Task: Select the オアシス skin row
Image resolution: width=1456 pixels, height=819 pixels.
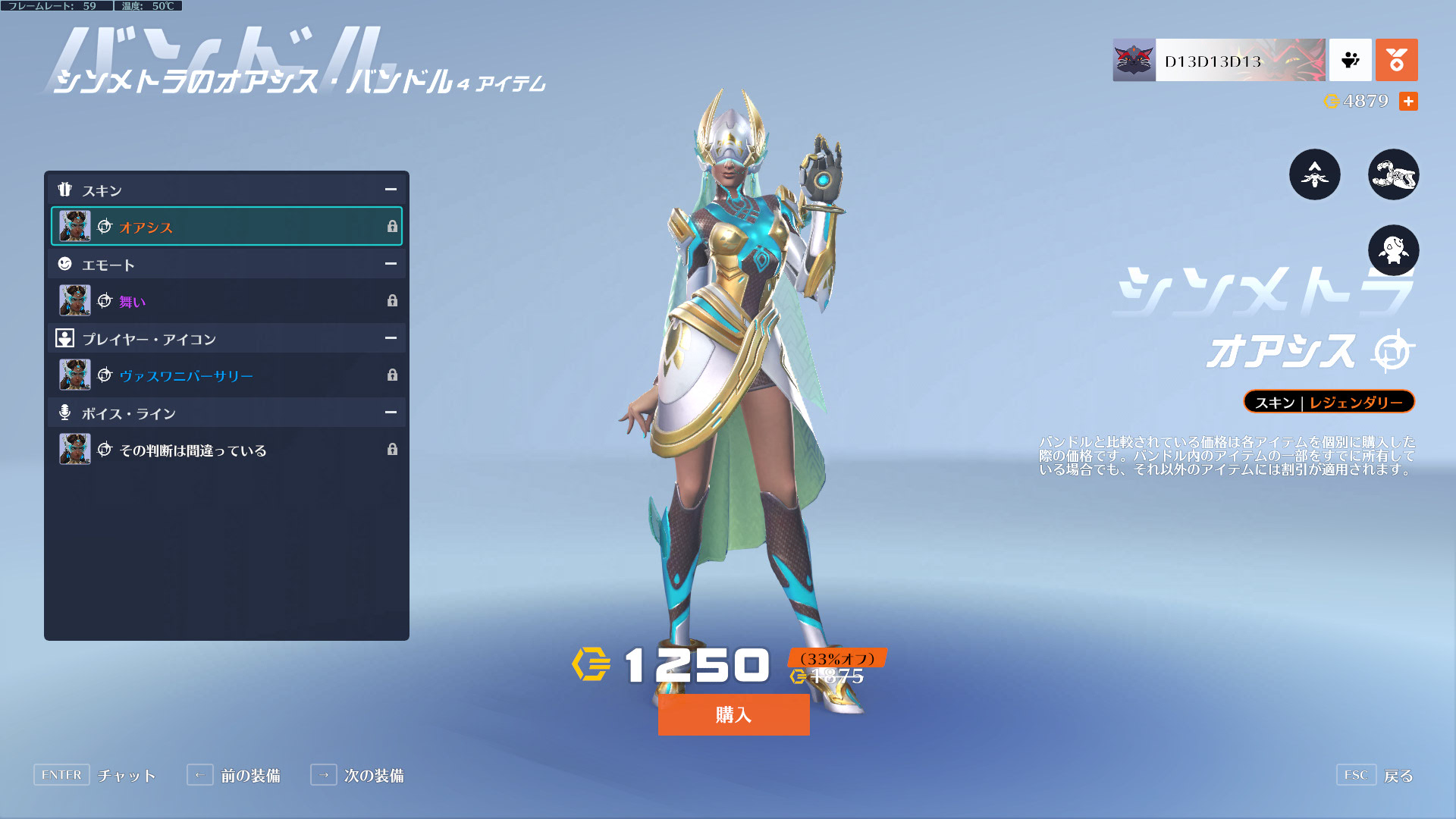Action: (226, 226)
